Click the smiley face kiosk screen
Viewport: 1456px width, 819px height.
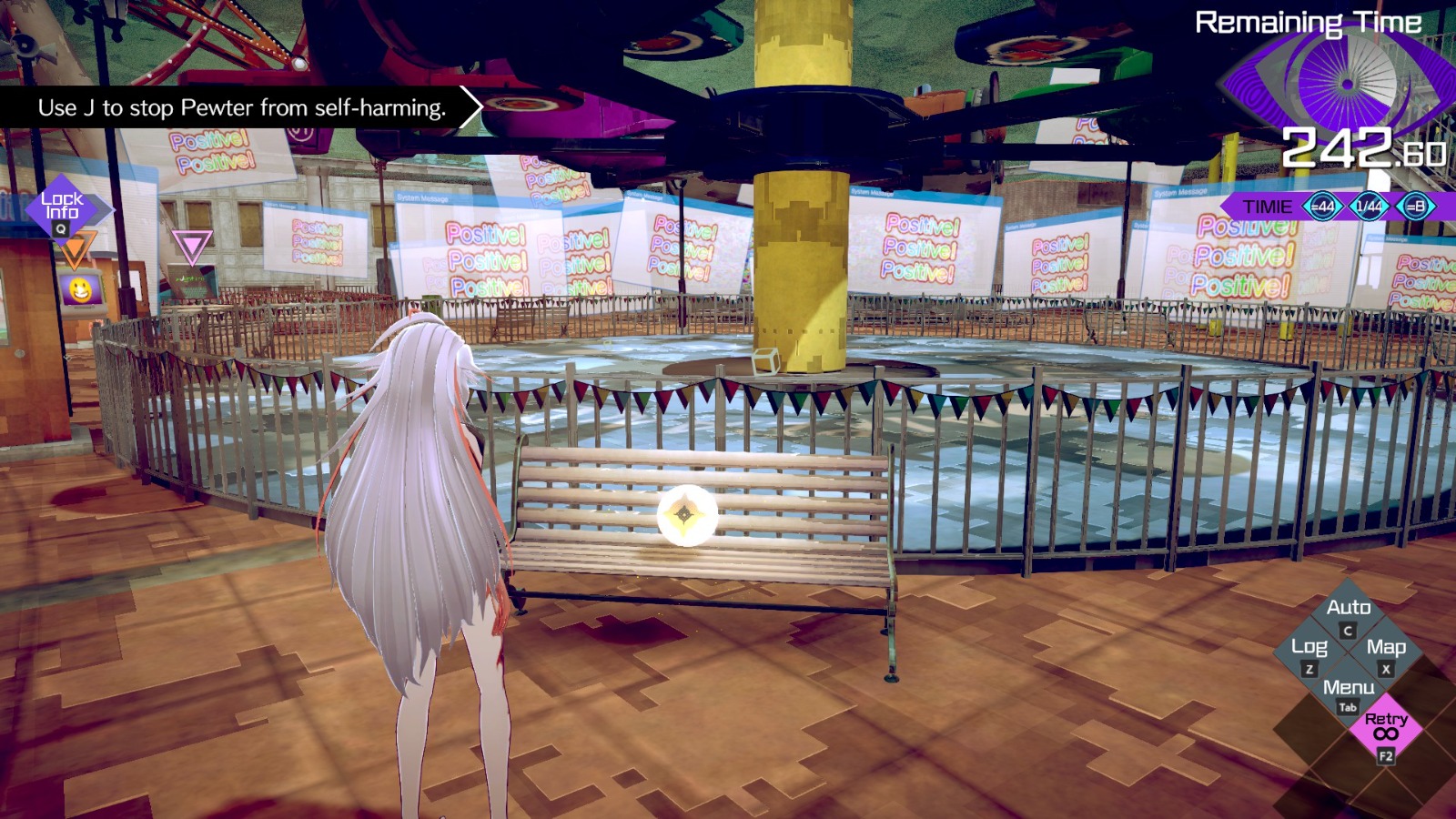[x=80, y=288]
